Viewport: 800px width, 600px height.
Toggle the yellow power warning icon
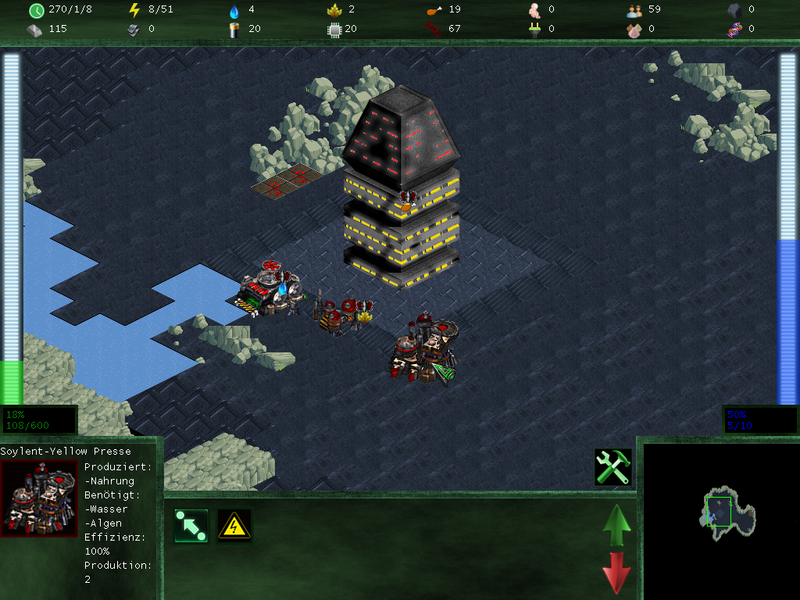[234, 525]
